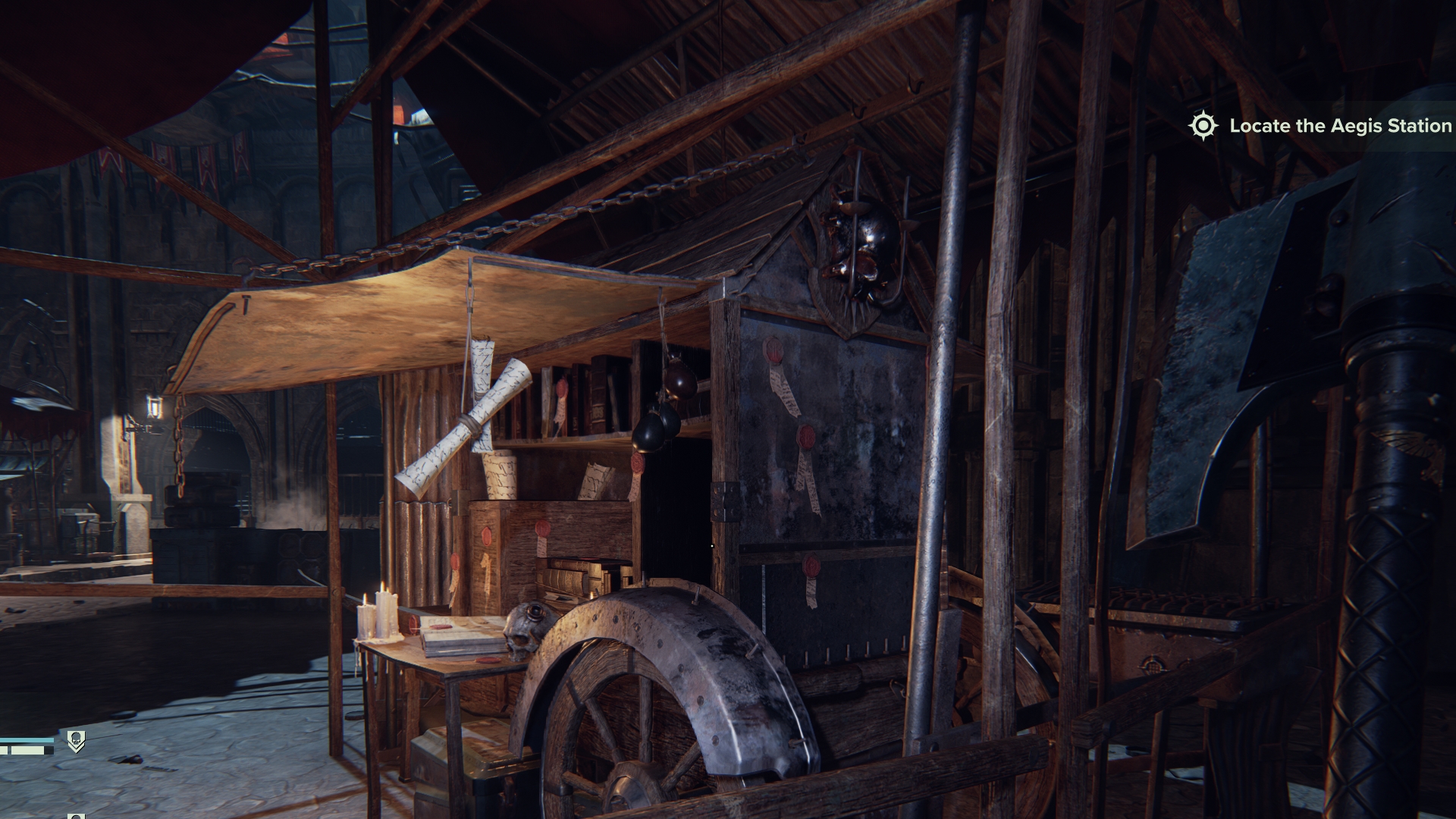
Task: Click the objective target marker icon
Action: [1203, 126]
